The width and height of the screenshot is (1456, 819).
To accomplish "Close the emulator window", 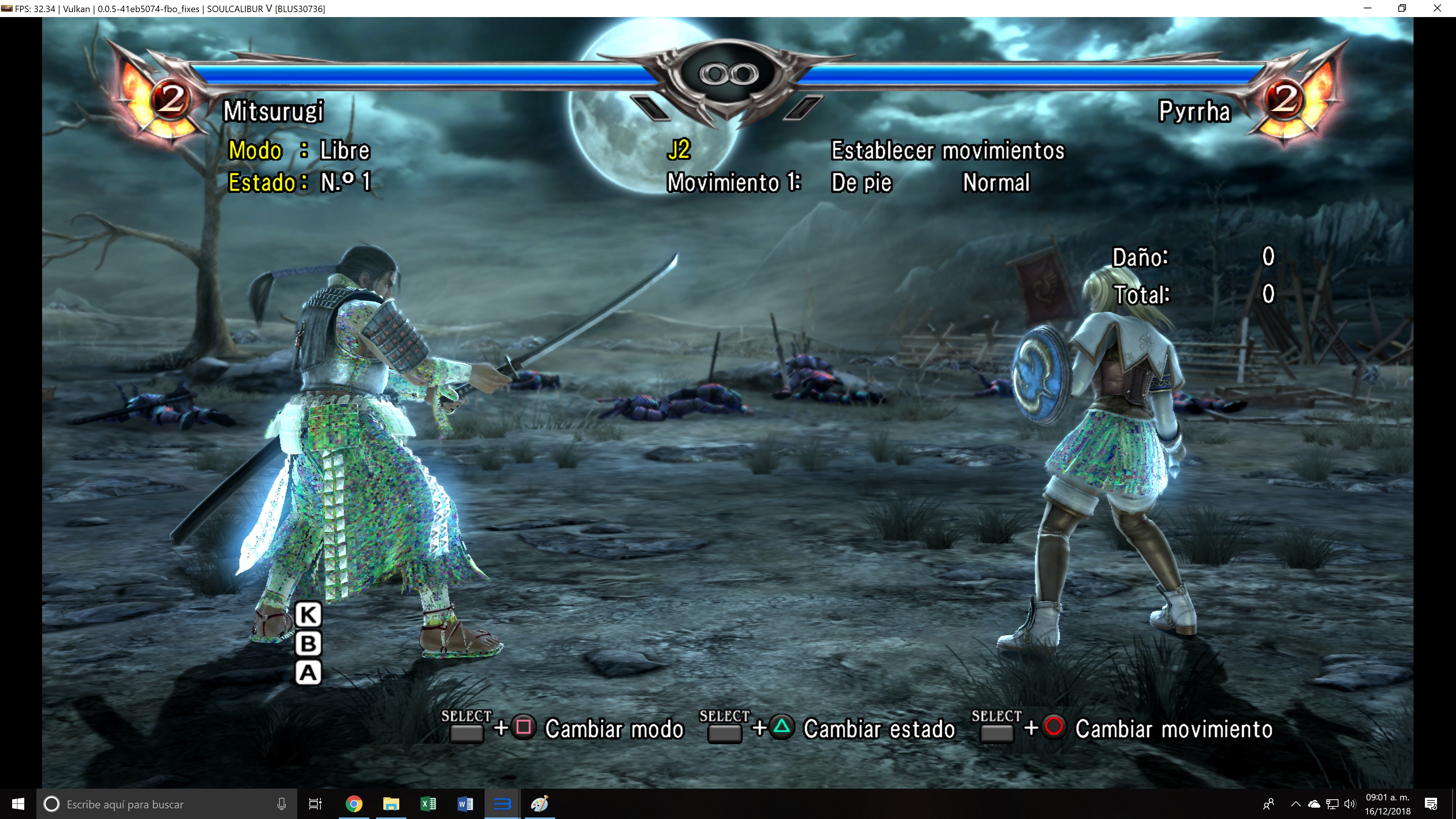I will click(1437, 8).
